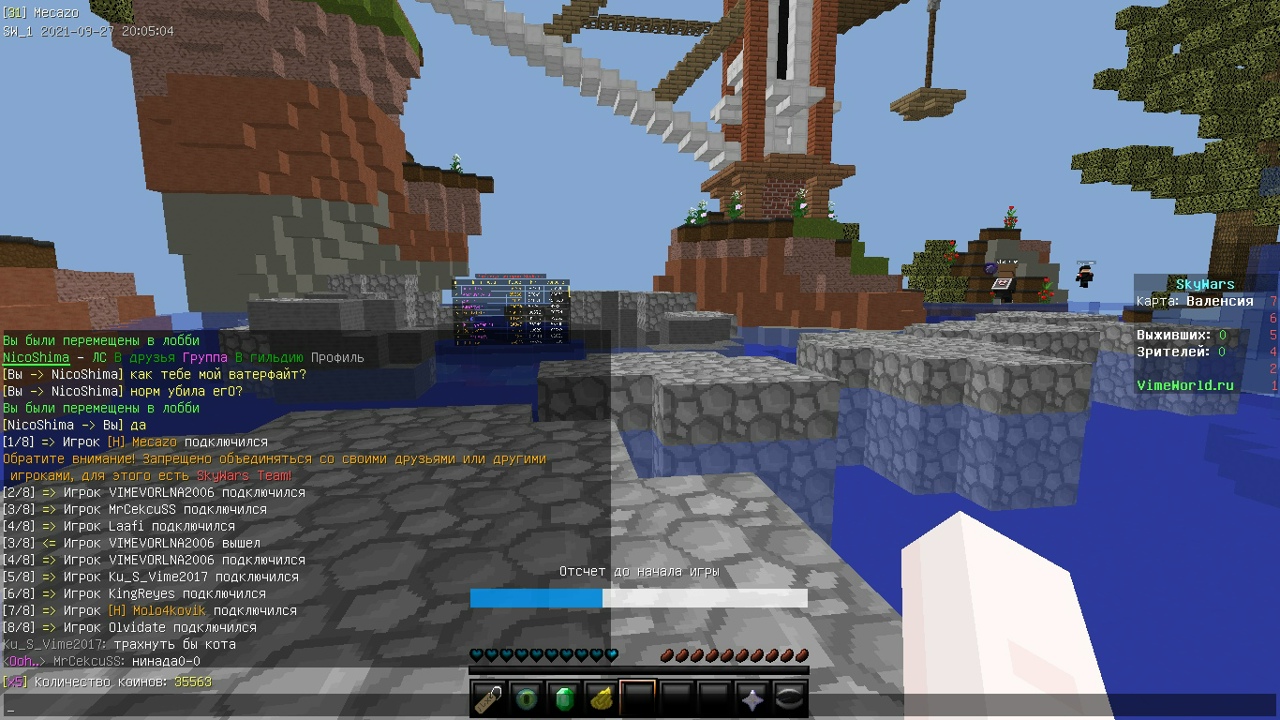Click the NicoShima player name link
The height and width of the screenshot is (720, 1280).
tap(36, 358)
